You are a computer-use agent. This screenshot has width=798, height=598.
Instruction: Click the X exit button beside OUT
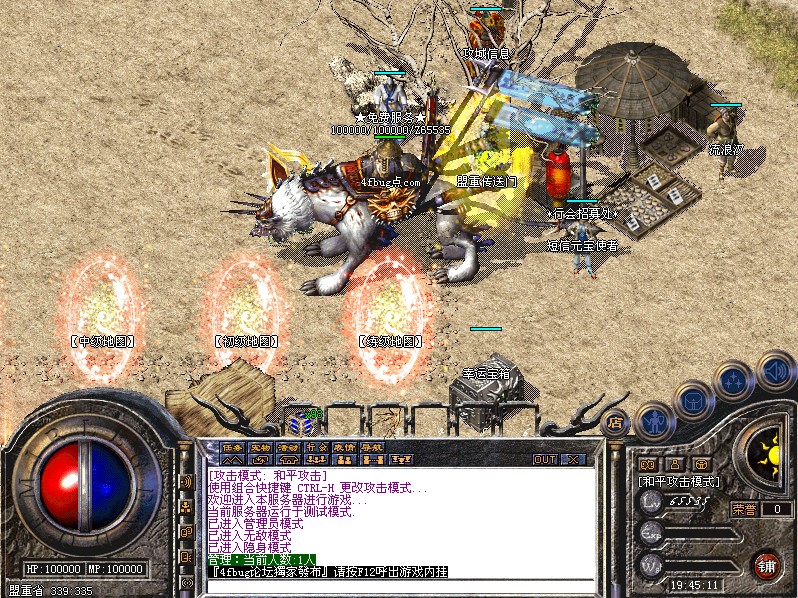pyautogui.click(x=573, y=459)
